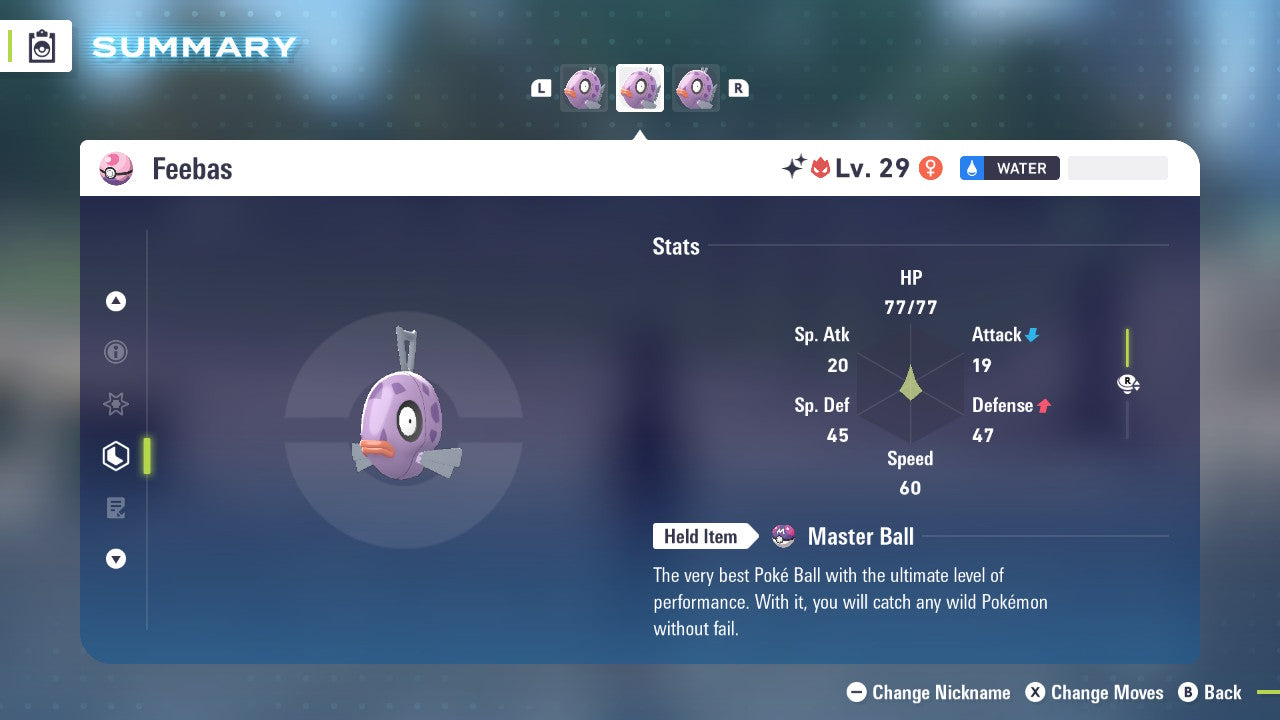Click the L shoulder button indicator
1280x720 pixels.
(x=540, y=87)
